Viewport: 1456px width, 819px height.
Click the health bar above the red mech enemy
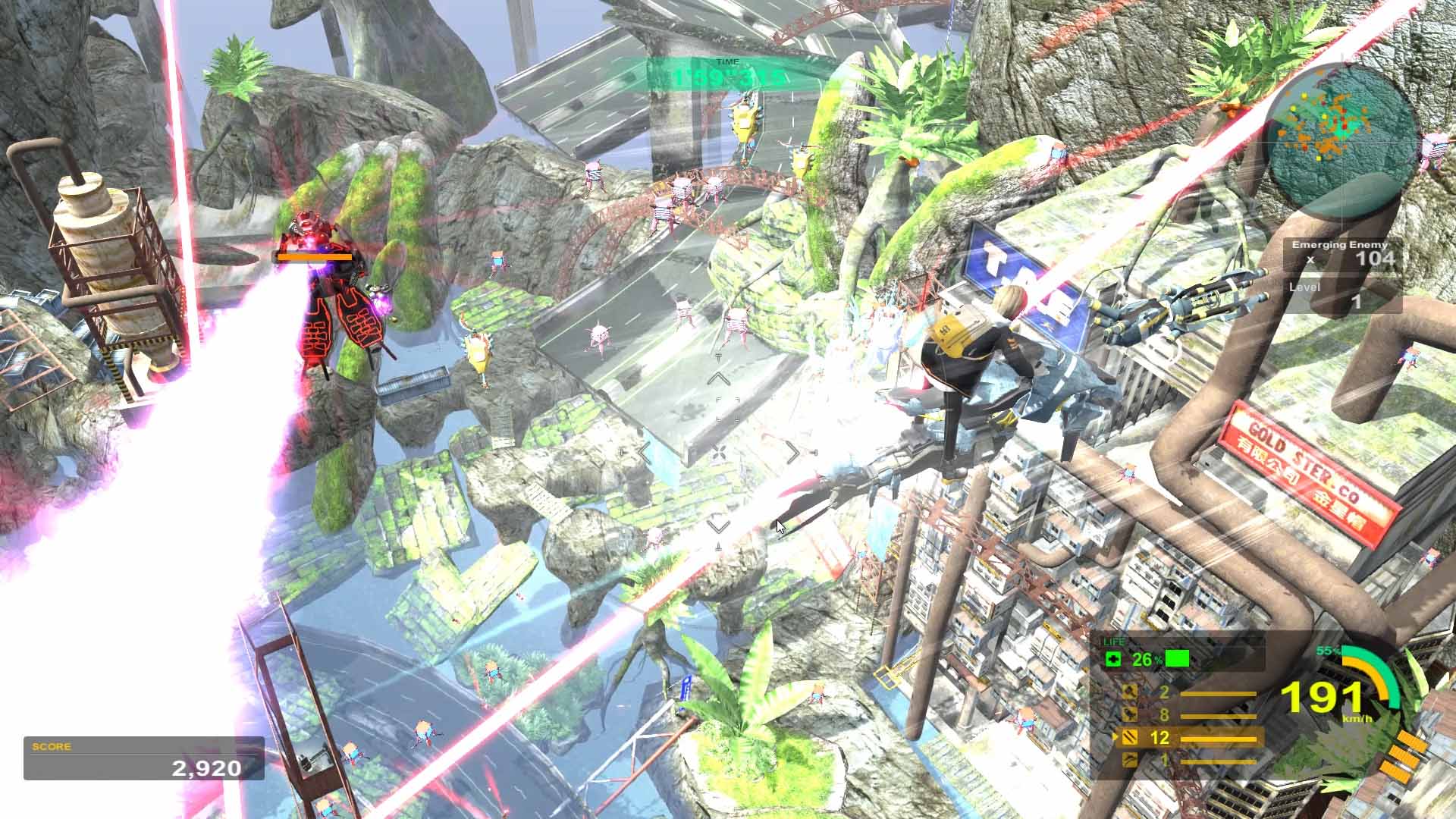[x=315, y=258]
